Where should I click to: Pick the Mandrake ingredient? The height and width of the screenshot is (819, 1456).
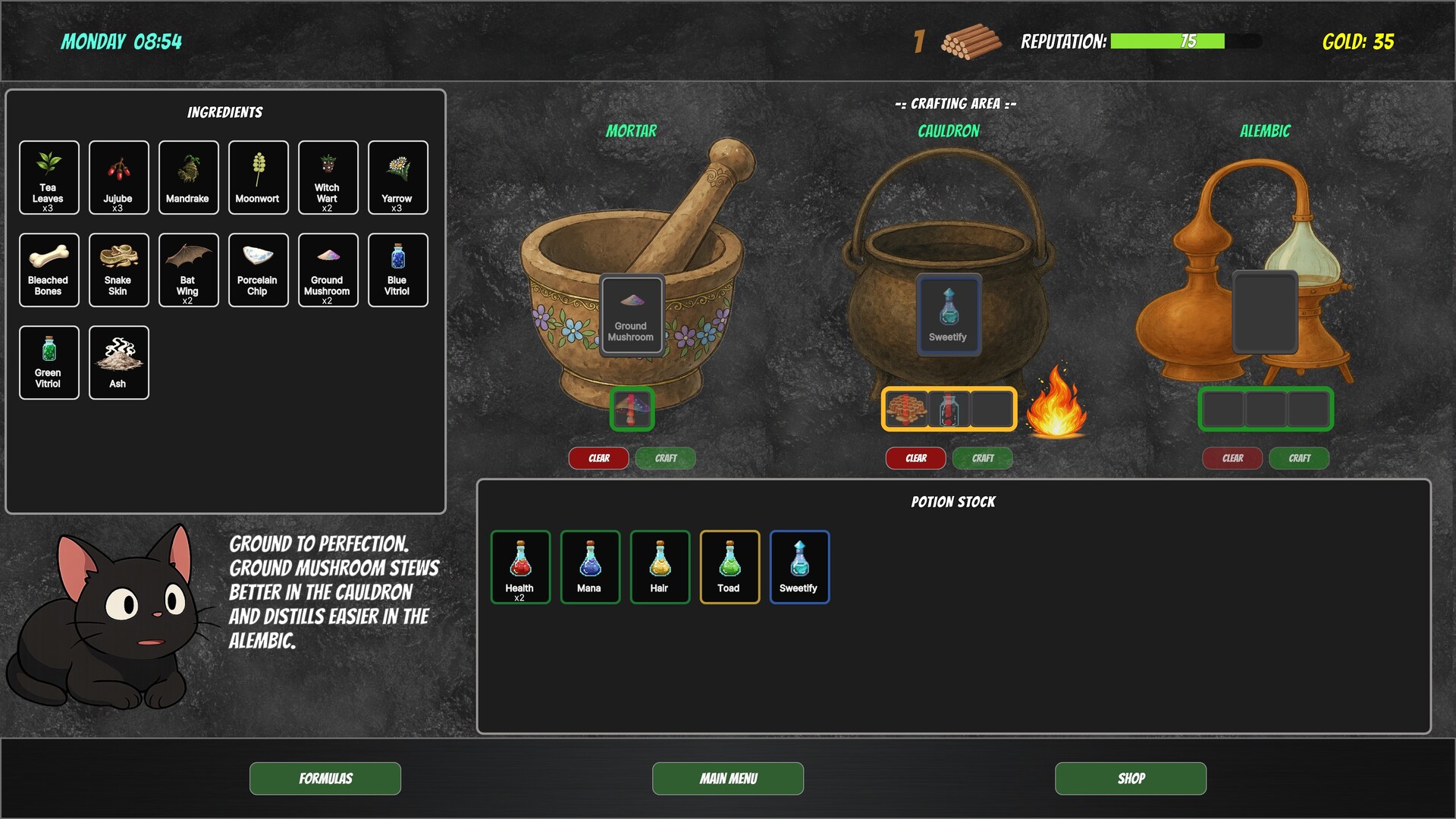pyautogui.click(x=188, y=177)
